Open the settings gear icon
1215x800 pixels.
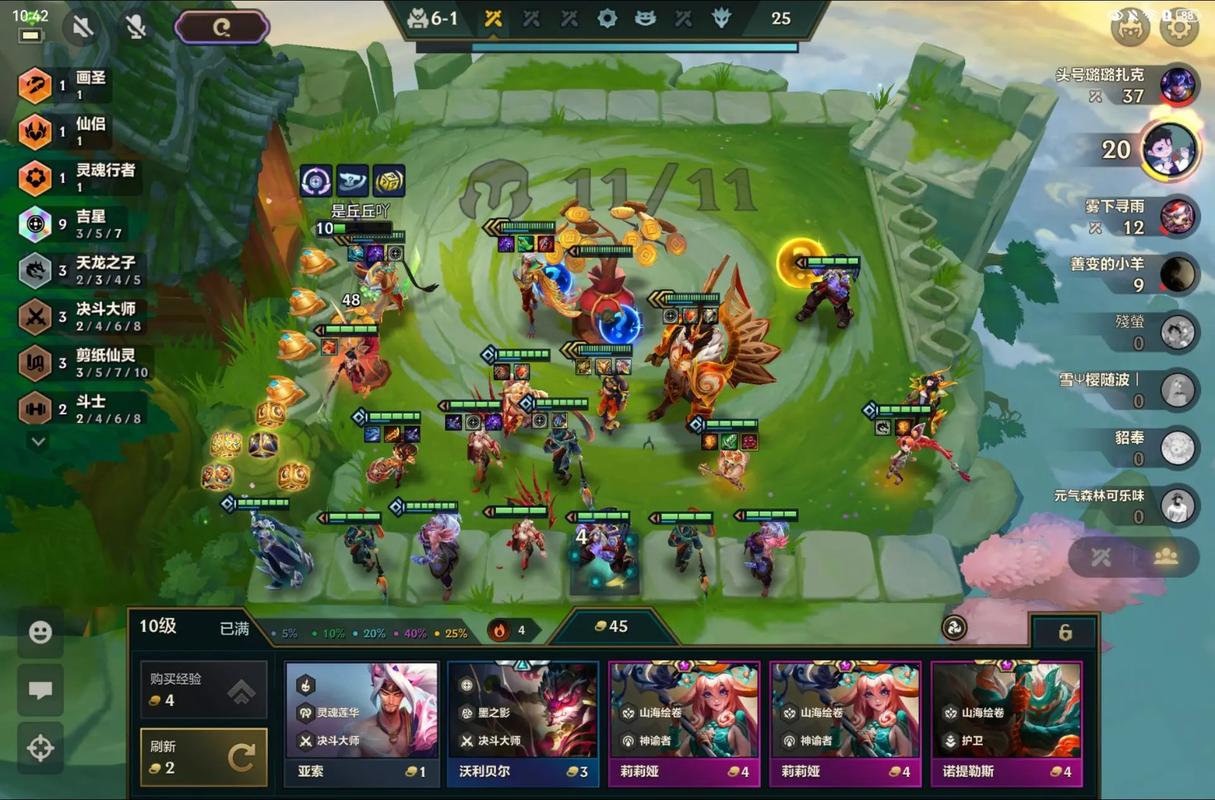(1179, 27)
